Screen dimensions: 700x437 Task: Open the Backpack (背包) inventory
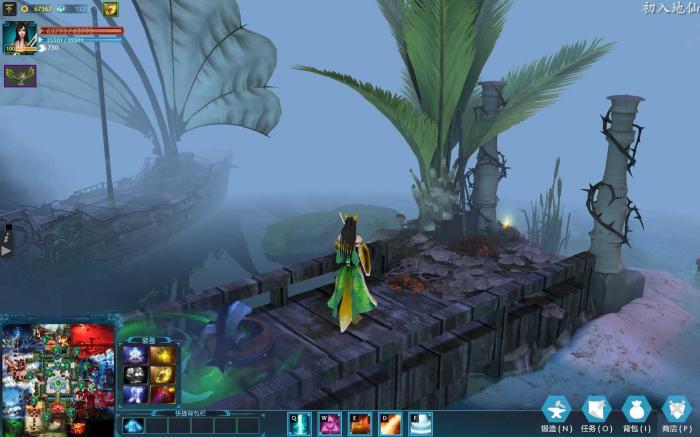[636, 410]
